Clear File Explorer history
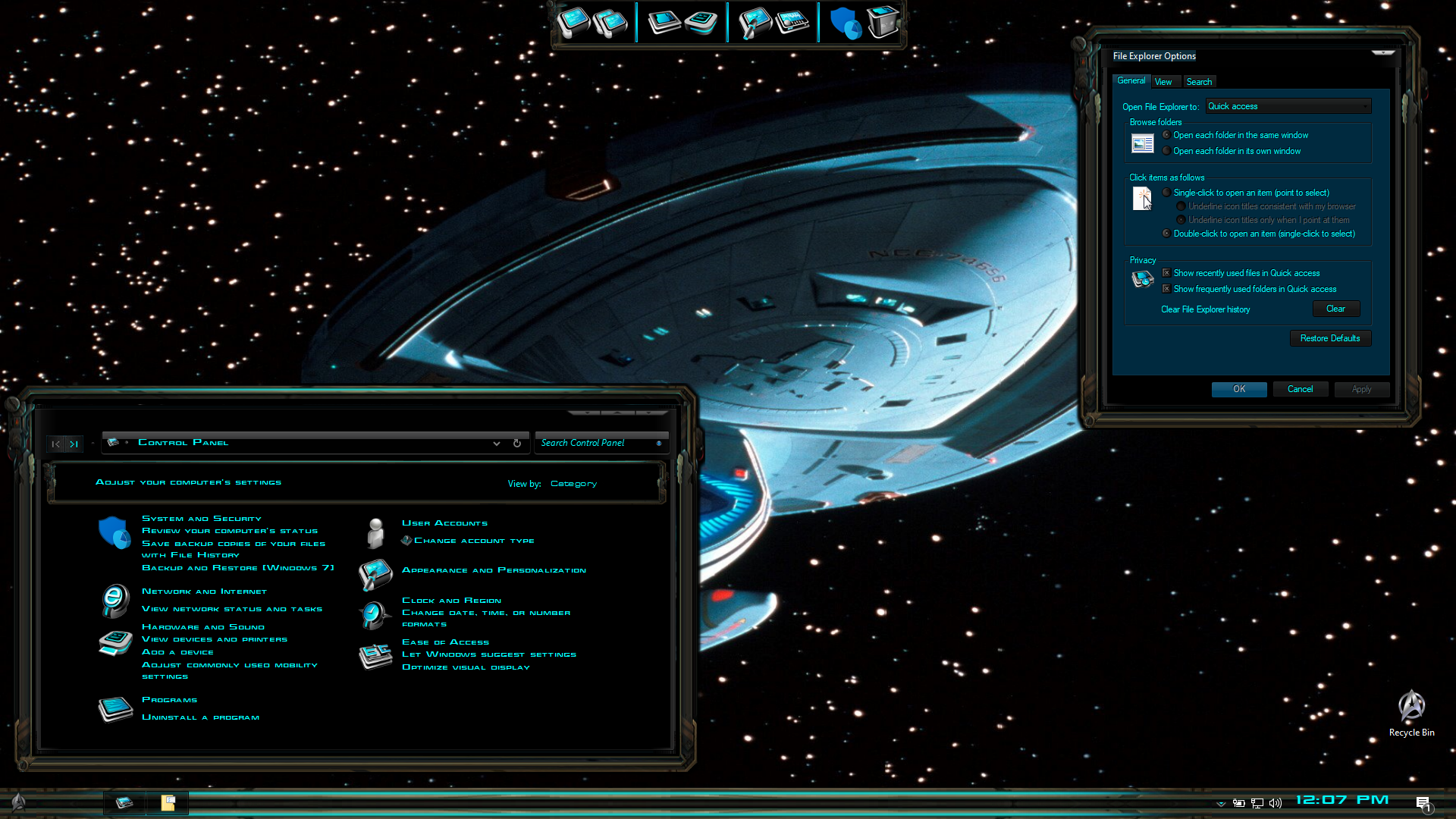The height and width of the screenshot is (819, 1456). [x=1335, y=309]
